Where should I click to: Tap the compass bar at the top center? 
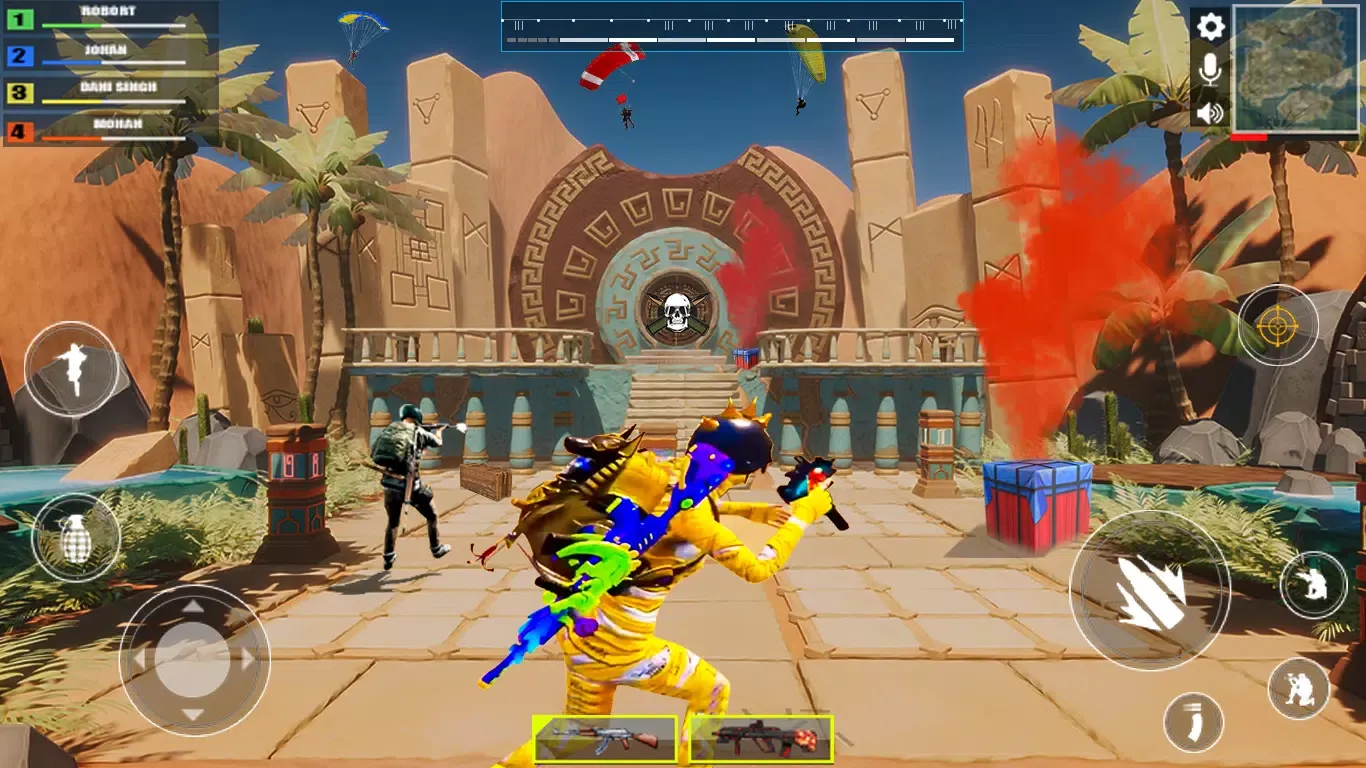click(731, 27)
